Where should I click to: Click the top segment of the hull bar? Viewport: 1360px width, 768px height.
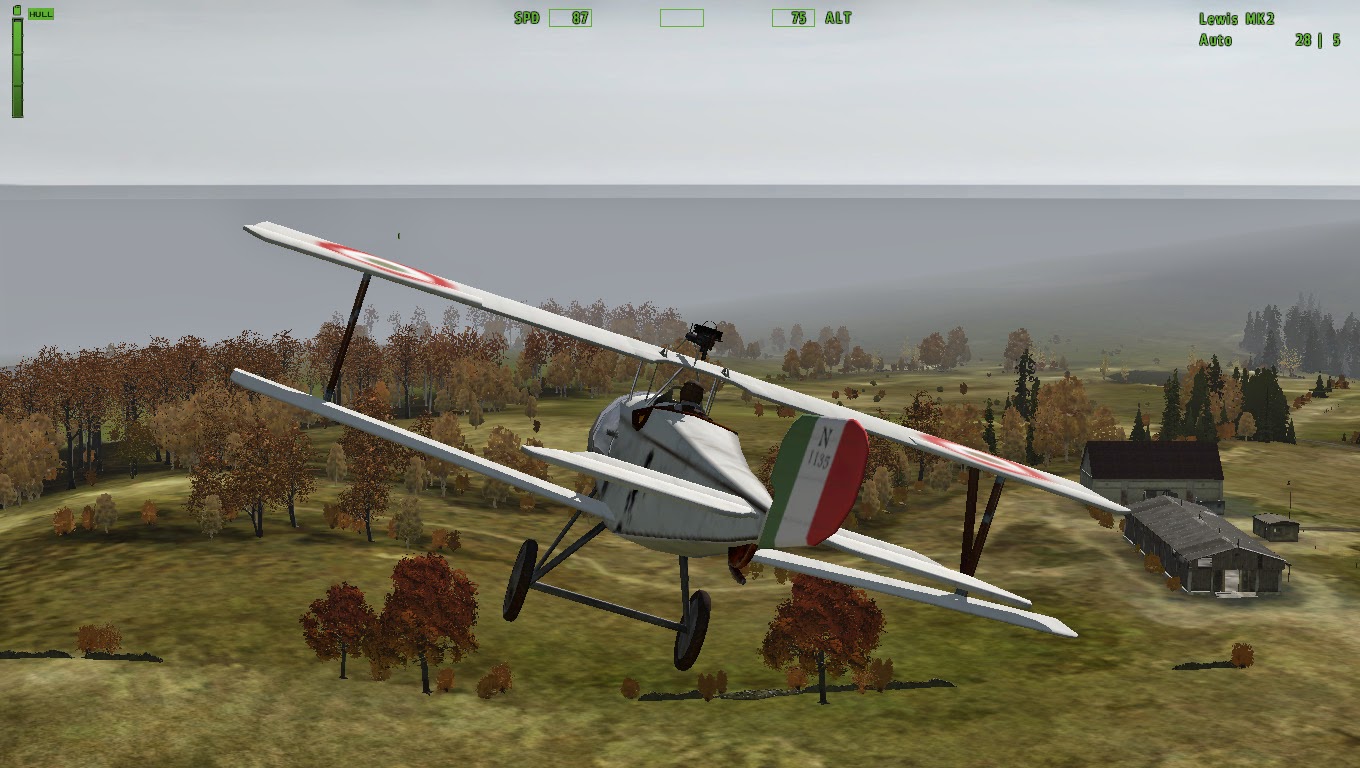(x=17, y=35)
